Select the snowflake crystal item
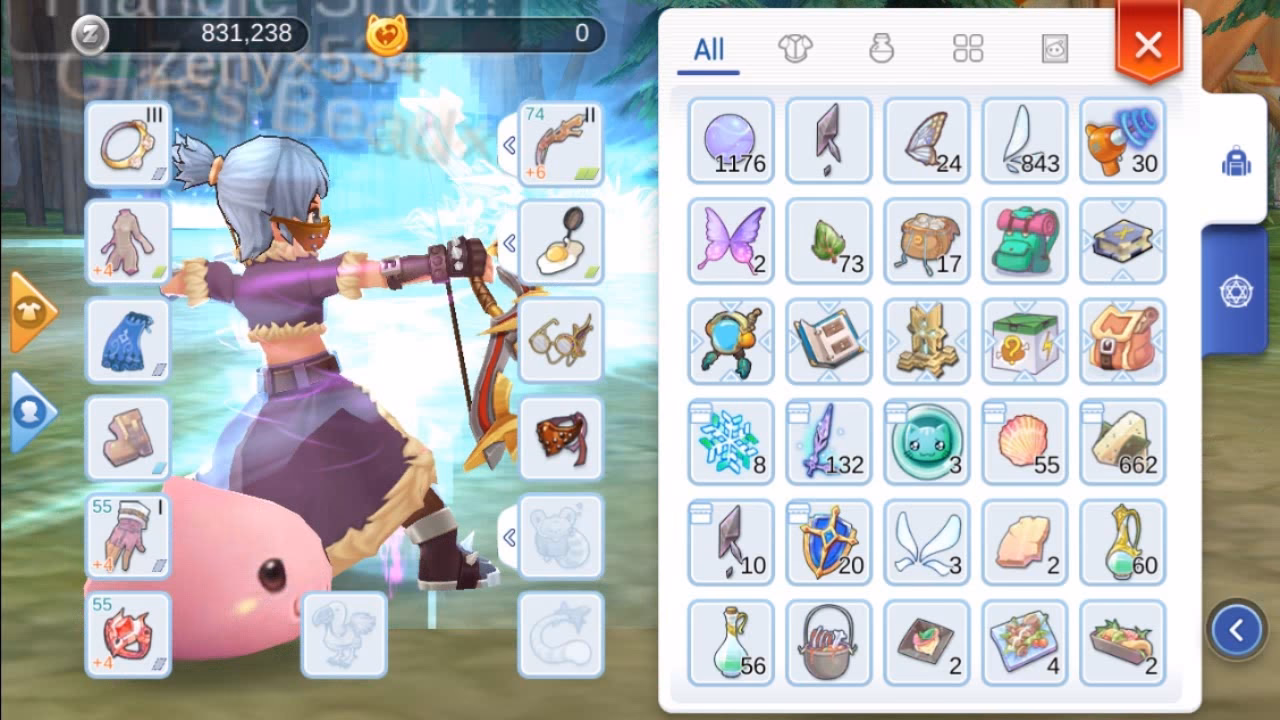Image resolution: width=1280 pixels, height=720 pixels. tap(730, 440)
